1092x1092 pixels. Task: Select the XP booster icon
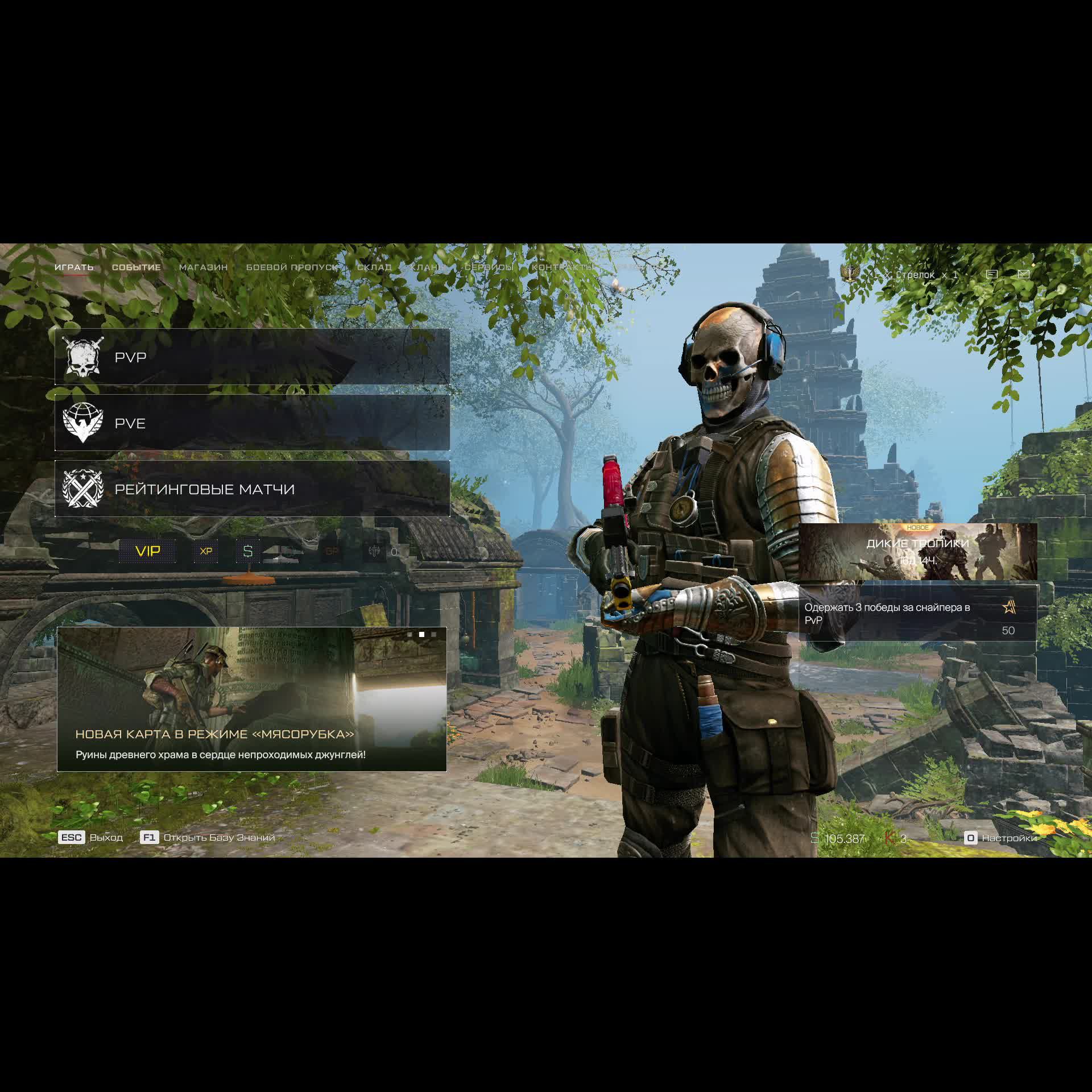click(206, 551)
